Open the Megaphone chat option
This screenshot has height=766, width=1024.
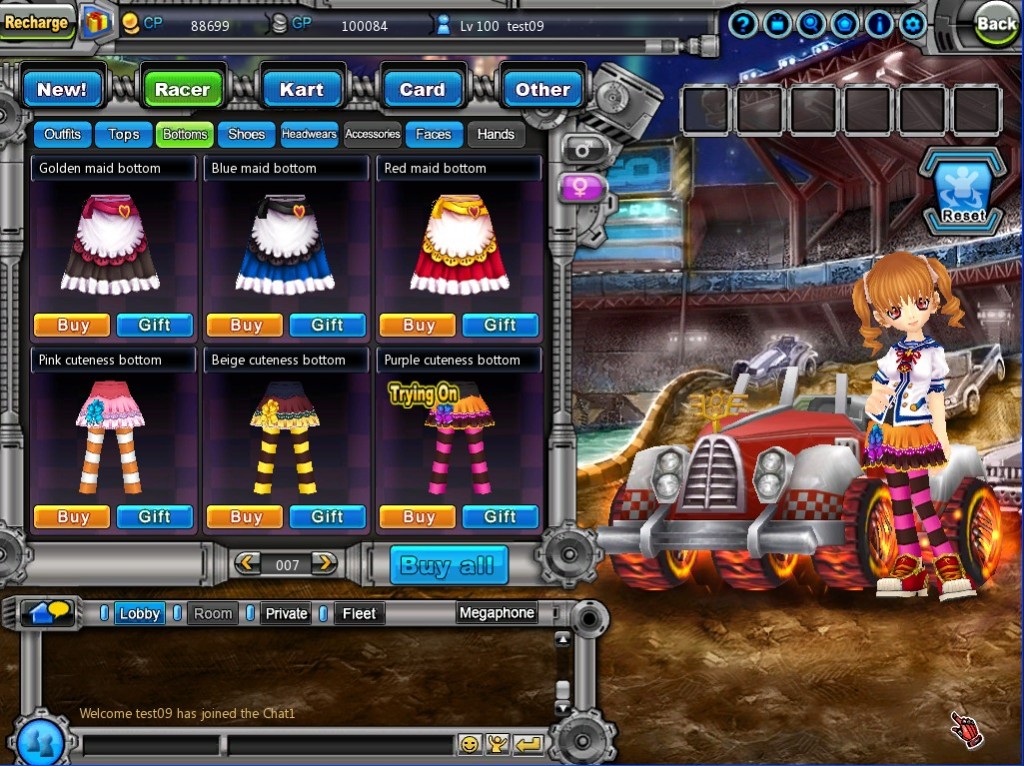(x=496, y=613)
